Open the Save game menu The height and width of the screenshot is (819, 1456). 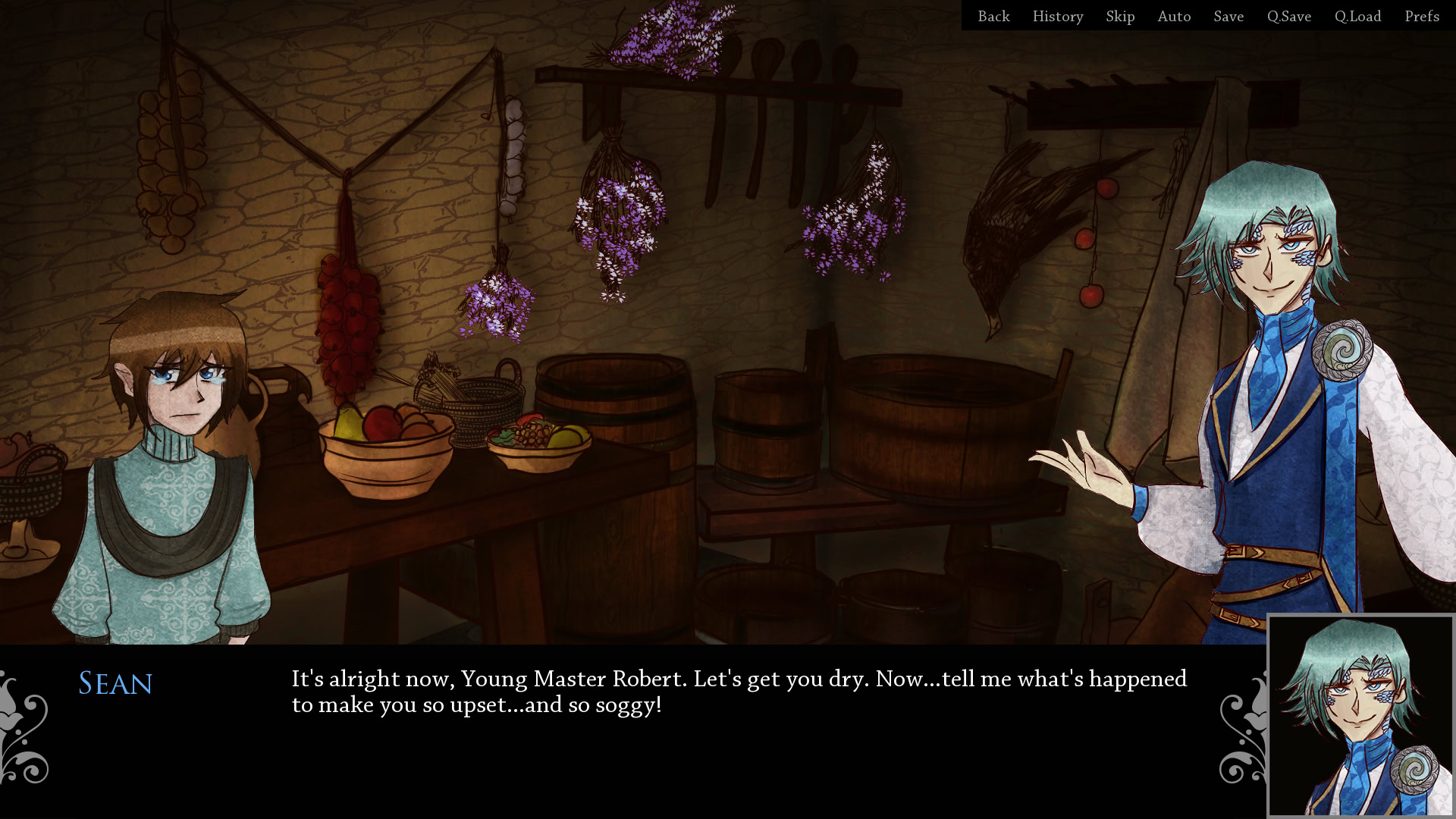(x=1228, y=16)
